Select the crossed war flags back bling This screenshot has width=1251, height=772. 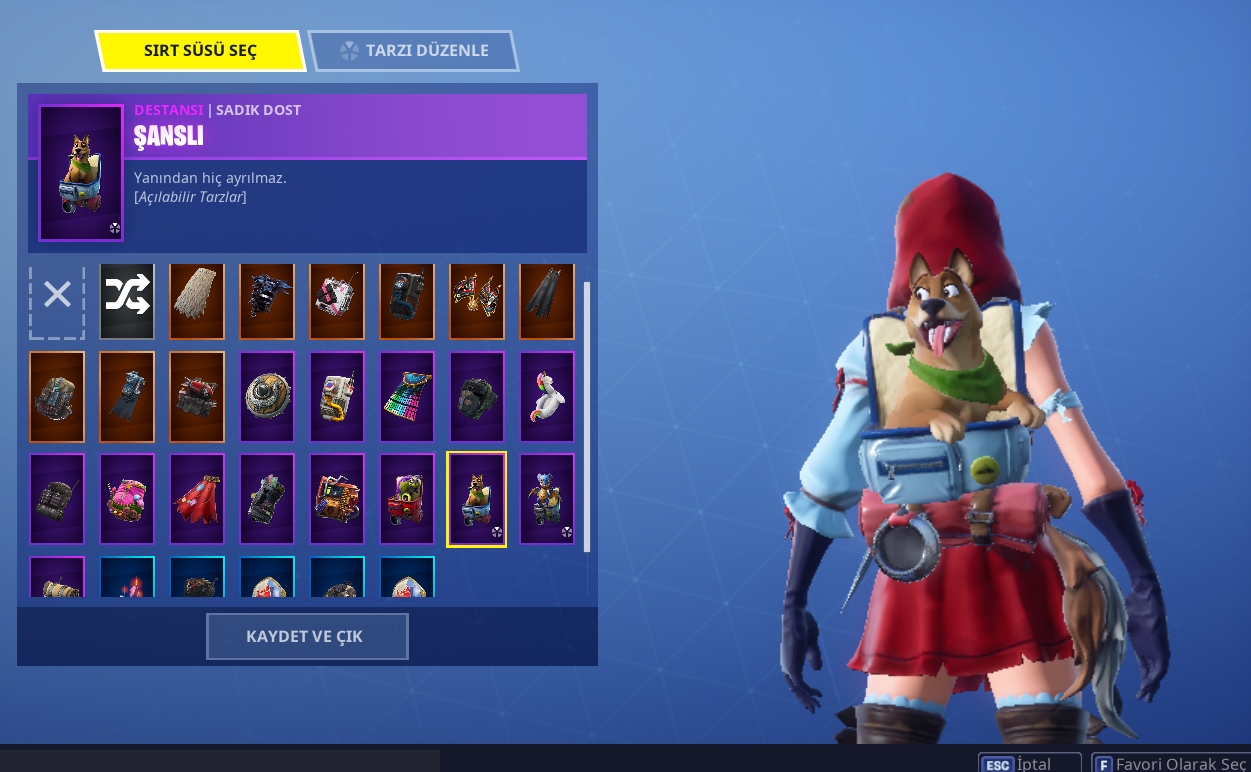point(477,302)
